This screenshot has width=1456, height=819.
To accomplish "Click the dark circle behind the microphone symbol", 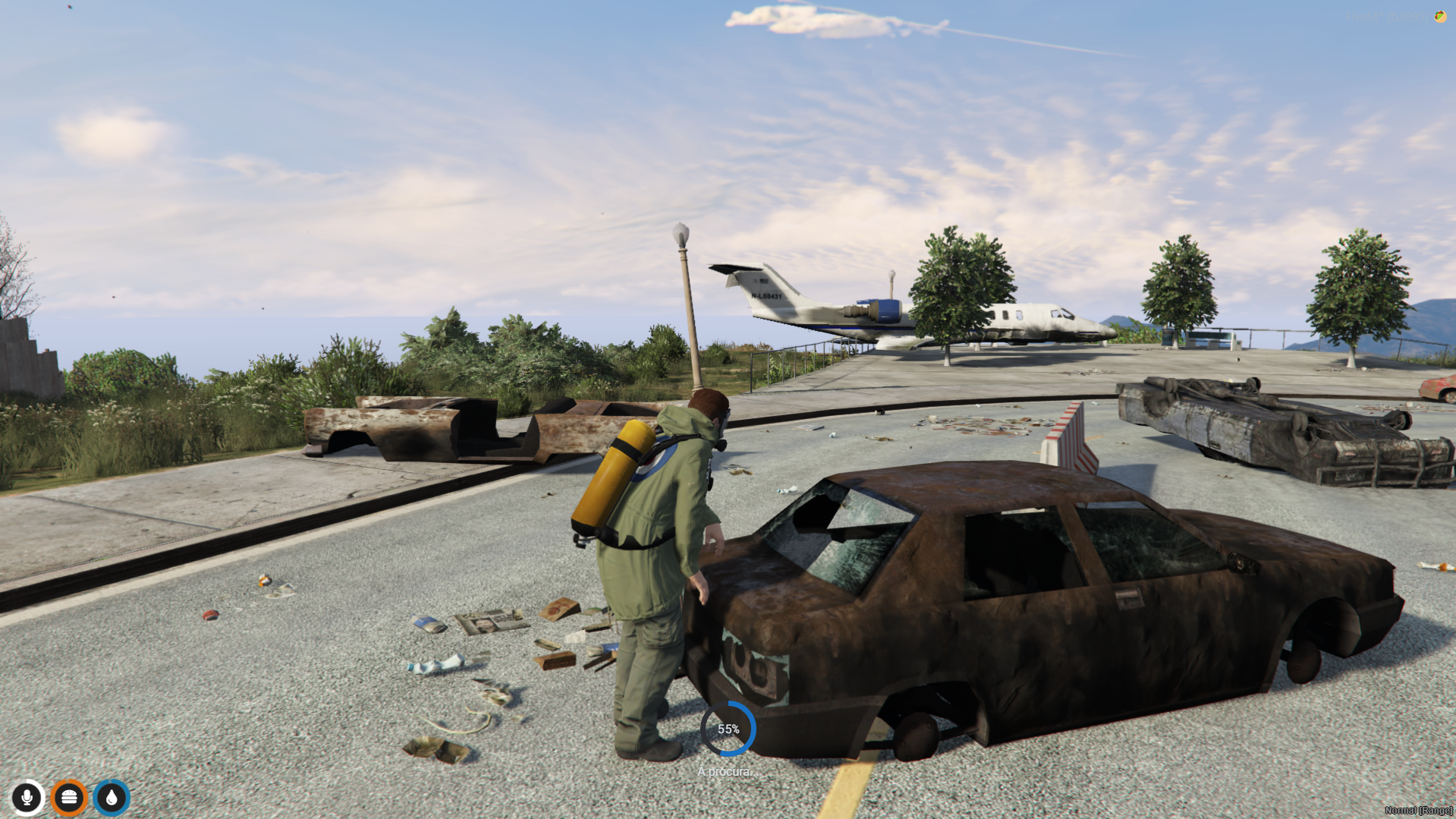I will pos(27,798).
